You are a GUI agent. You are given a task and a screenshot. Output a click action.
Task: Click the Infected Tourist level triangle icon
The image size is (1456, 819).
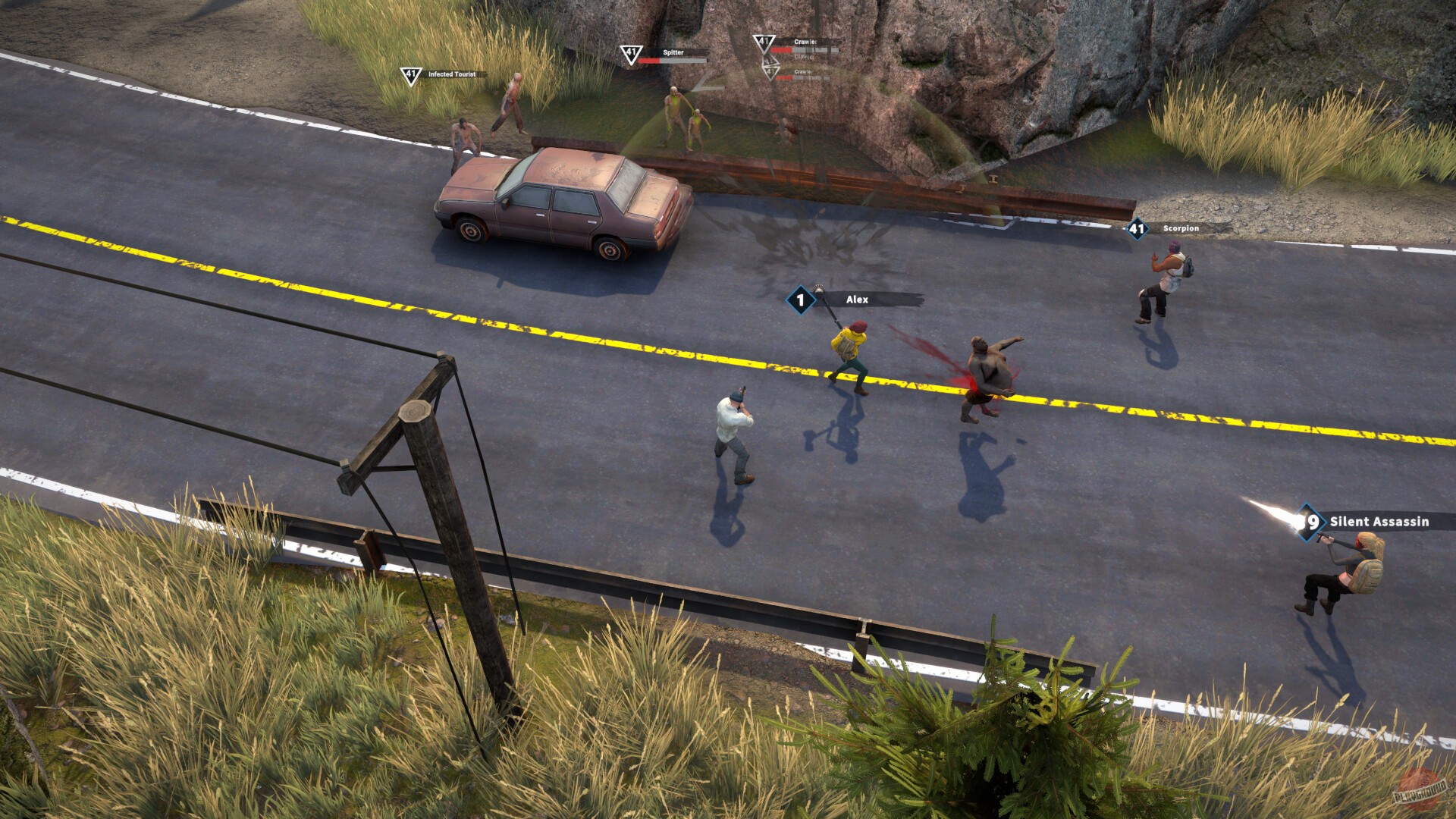coord(409,75)
